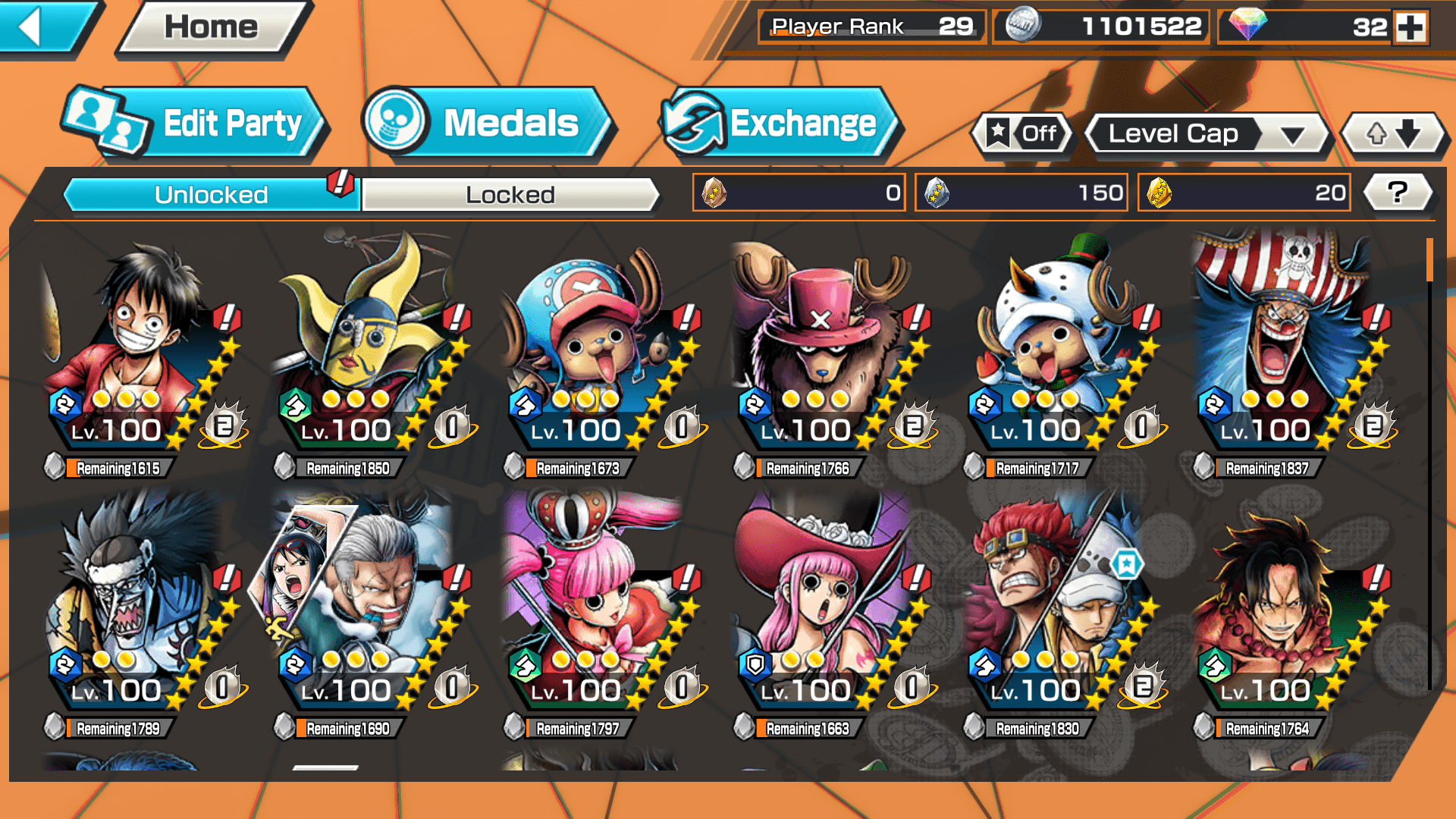Open the Edit Party menu
Screen dimensions: 1456x819
coord(194,124)
